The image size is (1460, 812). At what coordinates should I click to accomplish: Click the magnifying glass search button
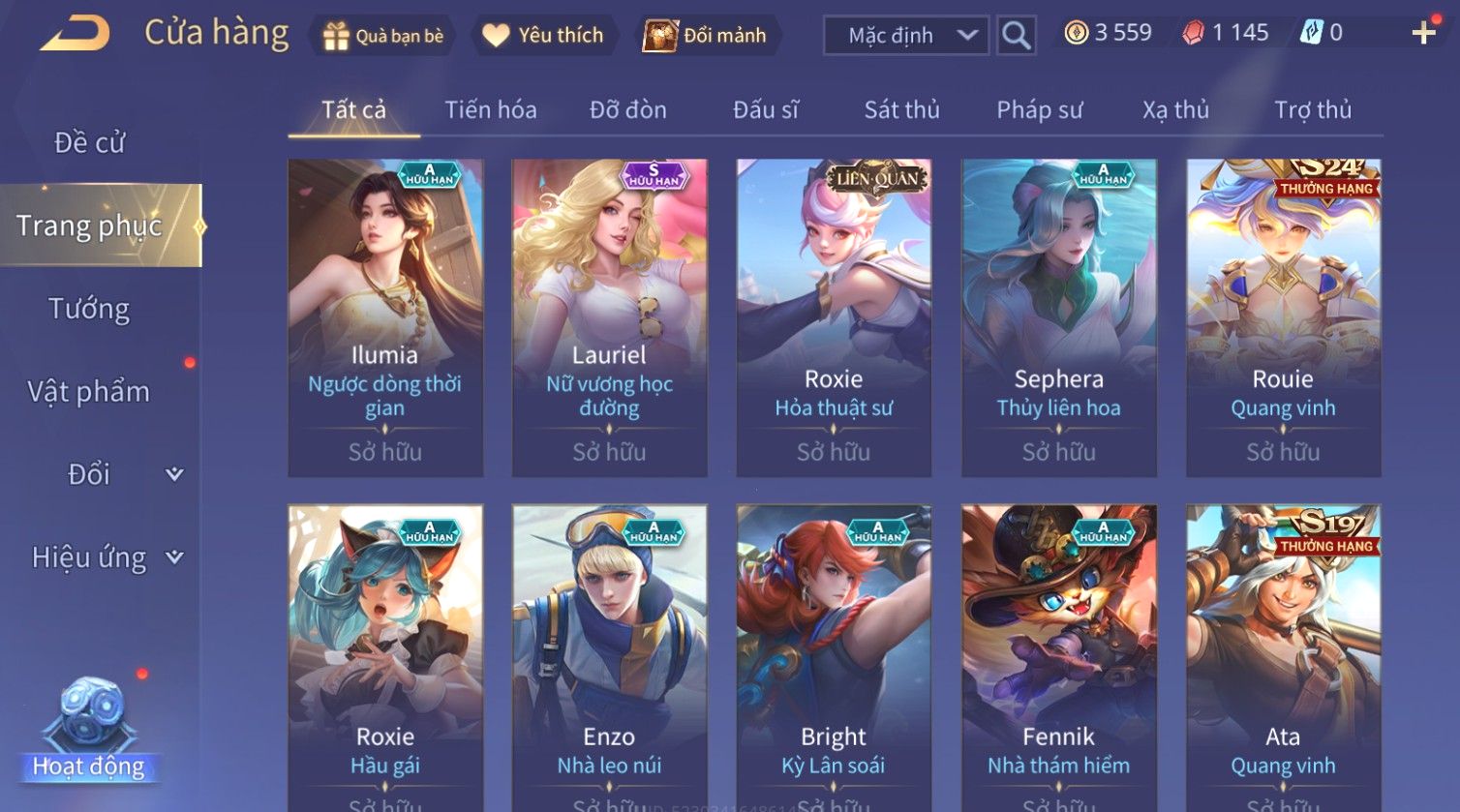coord(1016,36)
